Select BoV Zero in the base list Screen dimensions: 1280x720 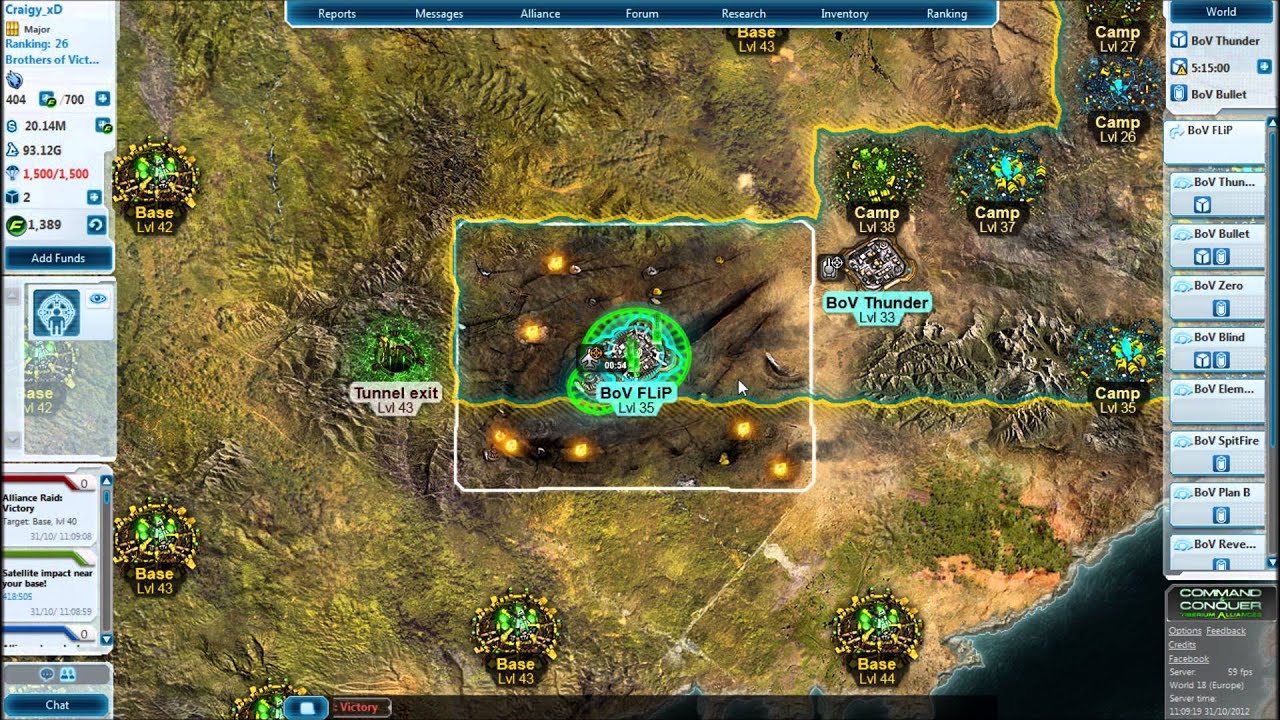point(1218,286)
